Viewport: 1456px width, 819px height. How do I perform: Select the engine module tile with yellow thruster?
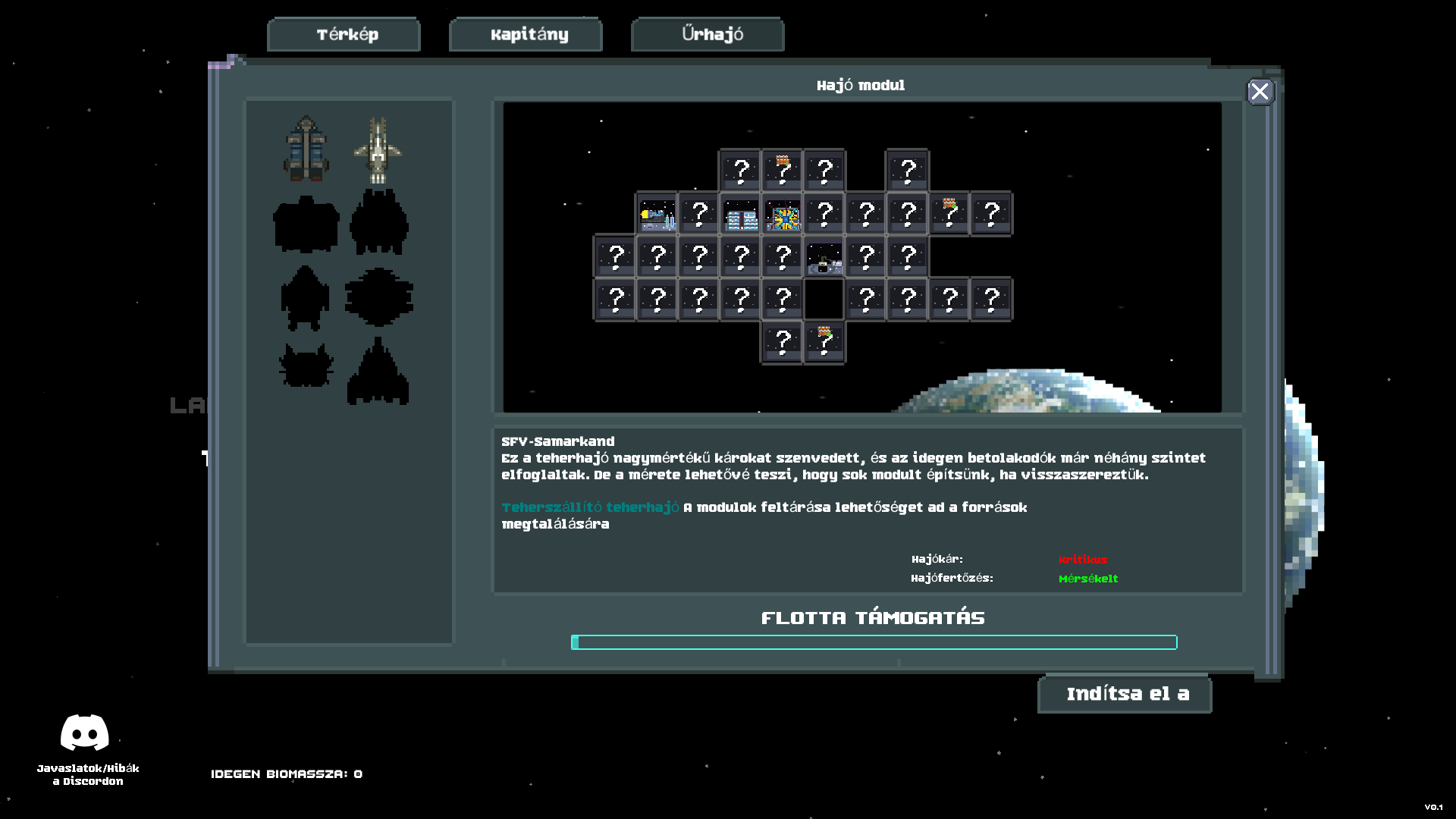pyautogui.click(x=657, y=215)
